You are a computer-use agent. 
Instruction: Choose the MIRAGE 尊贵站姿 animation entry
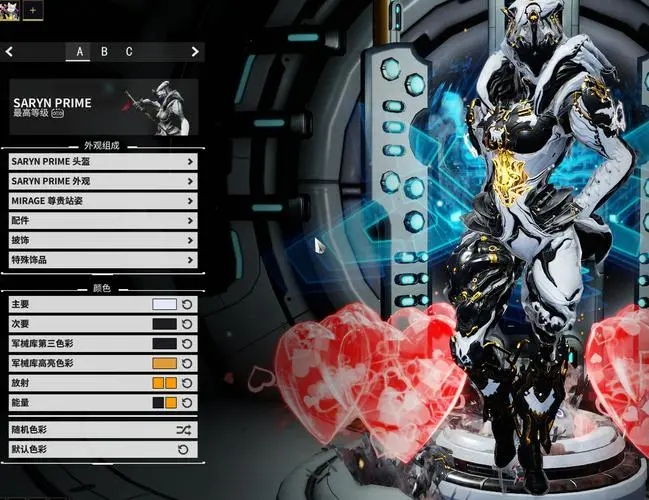[x=102, y=200]
